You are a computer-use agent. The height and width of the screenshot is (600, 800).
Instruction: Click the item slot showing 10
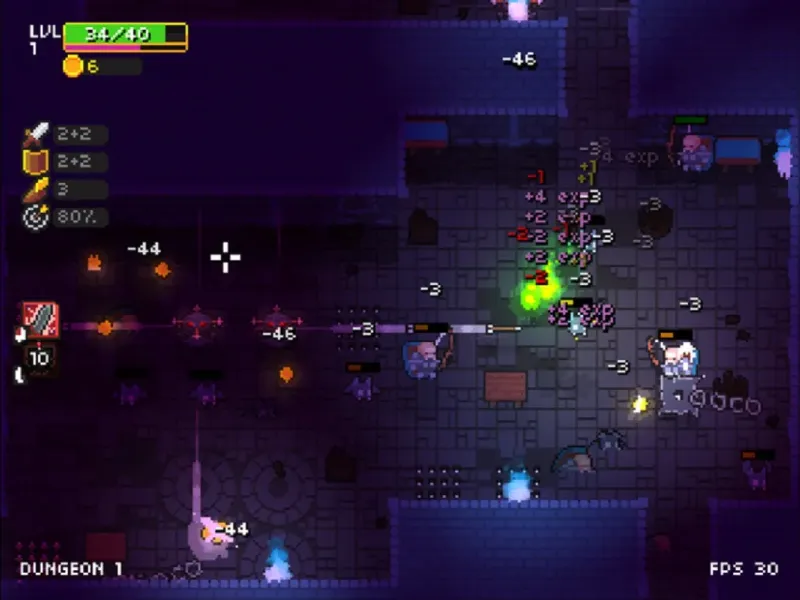[x=41, y=359]
